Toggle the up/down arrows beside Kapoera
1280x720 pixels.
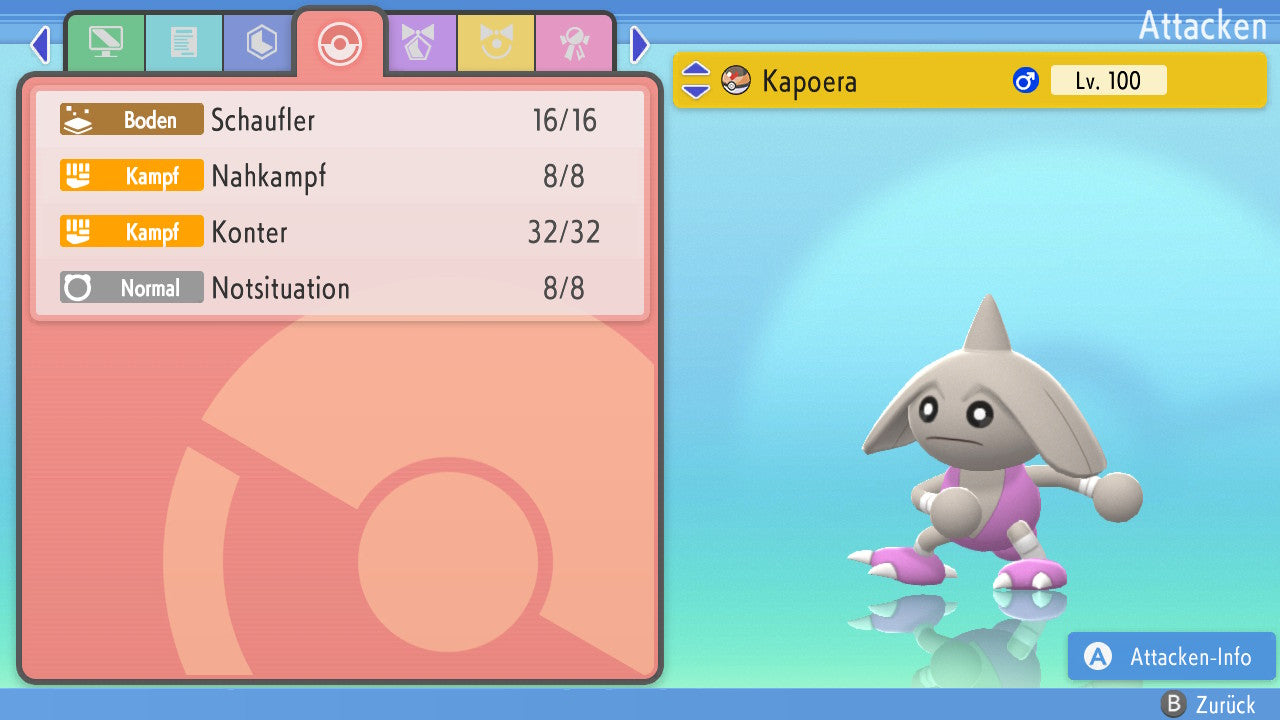tap(696, 81)
